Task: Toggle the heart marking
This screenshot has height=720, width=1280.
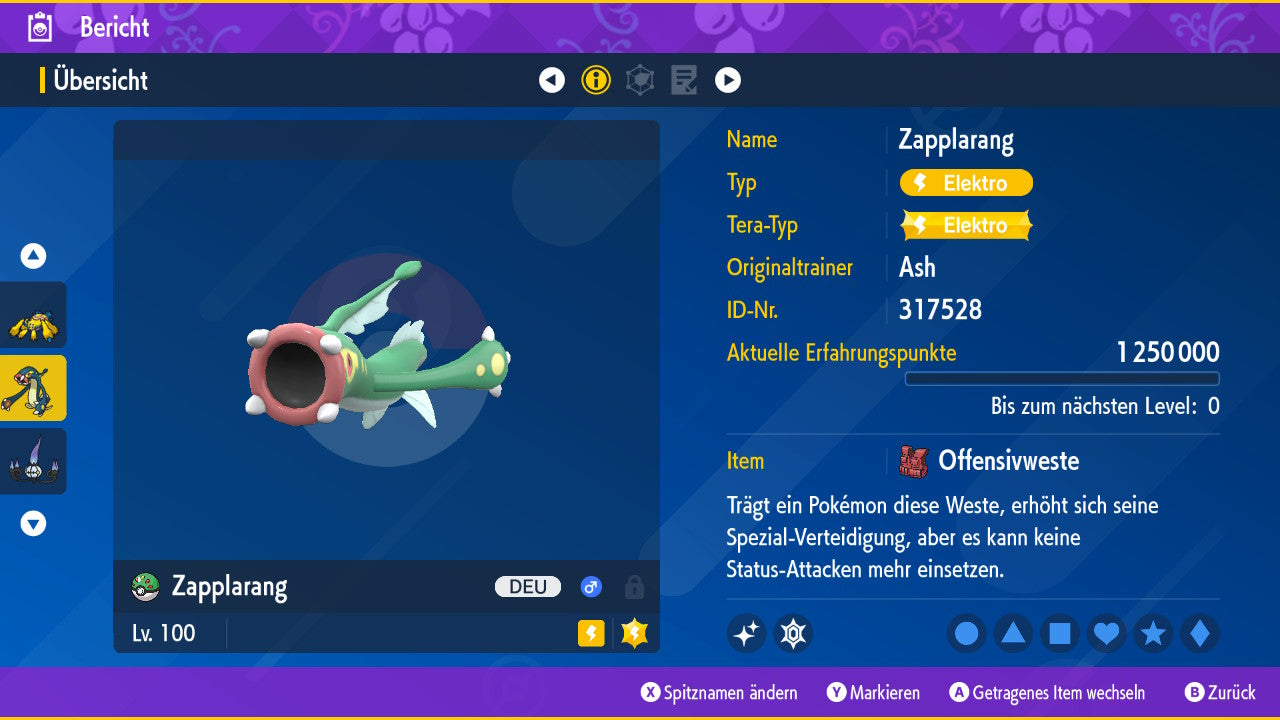Action: (x=1106, y=633)
